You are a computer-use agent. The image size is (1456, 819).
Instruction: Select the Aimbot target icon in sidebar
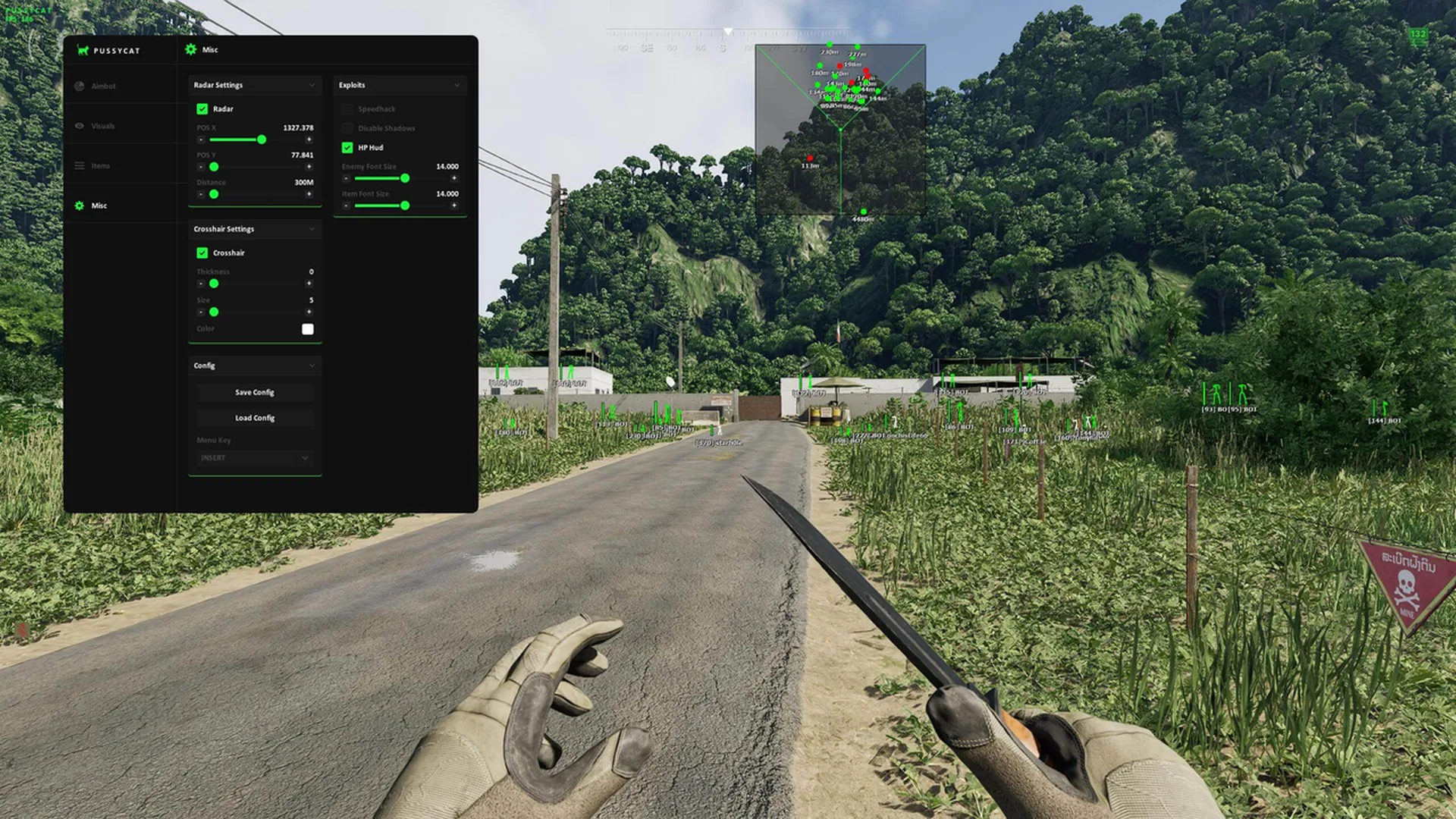pyautogui.click(x=80, y=86)
